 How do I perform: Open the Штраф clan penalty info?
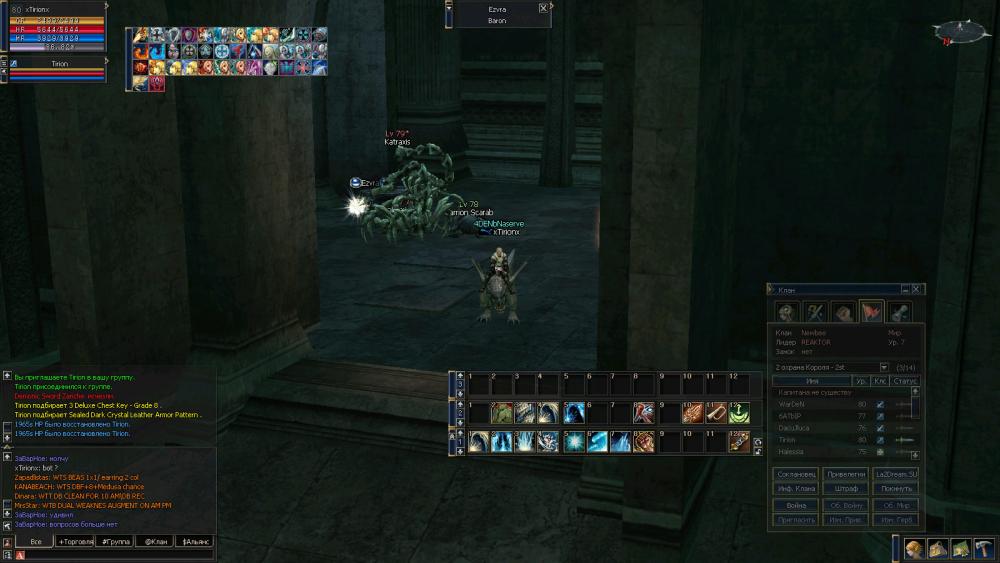[845, 489]
